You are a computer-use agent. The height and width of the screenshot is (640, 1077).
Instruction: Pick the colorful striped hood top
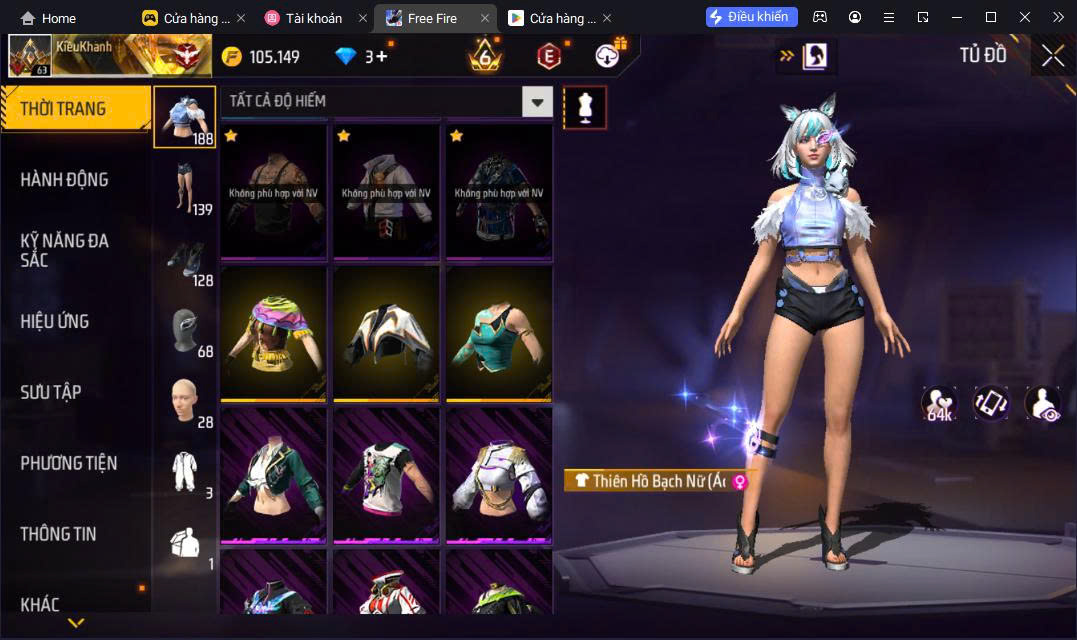274,333
